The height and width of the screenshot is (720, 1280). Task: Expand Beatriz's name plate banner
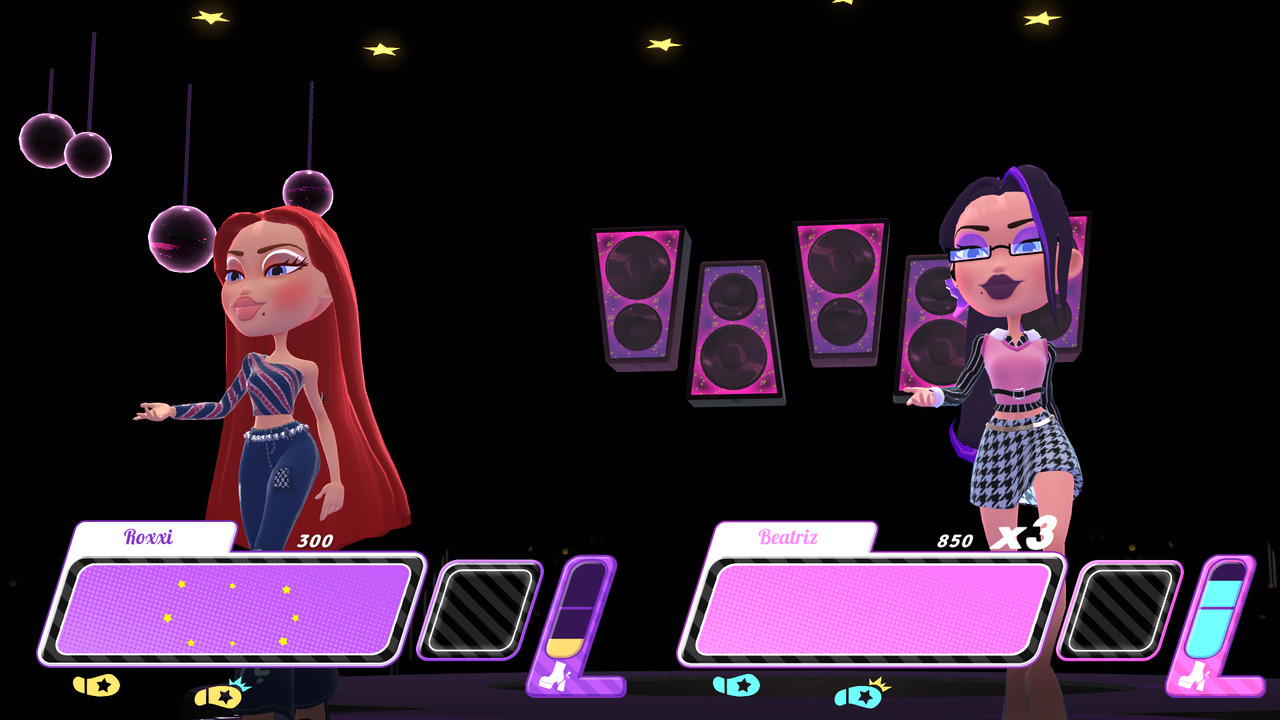coord(790,537)
